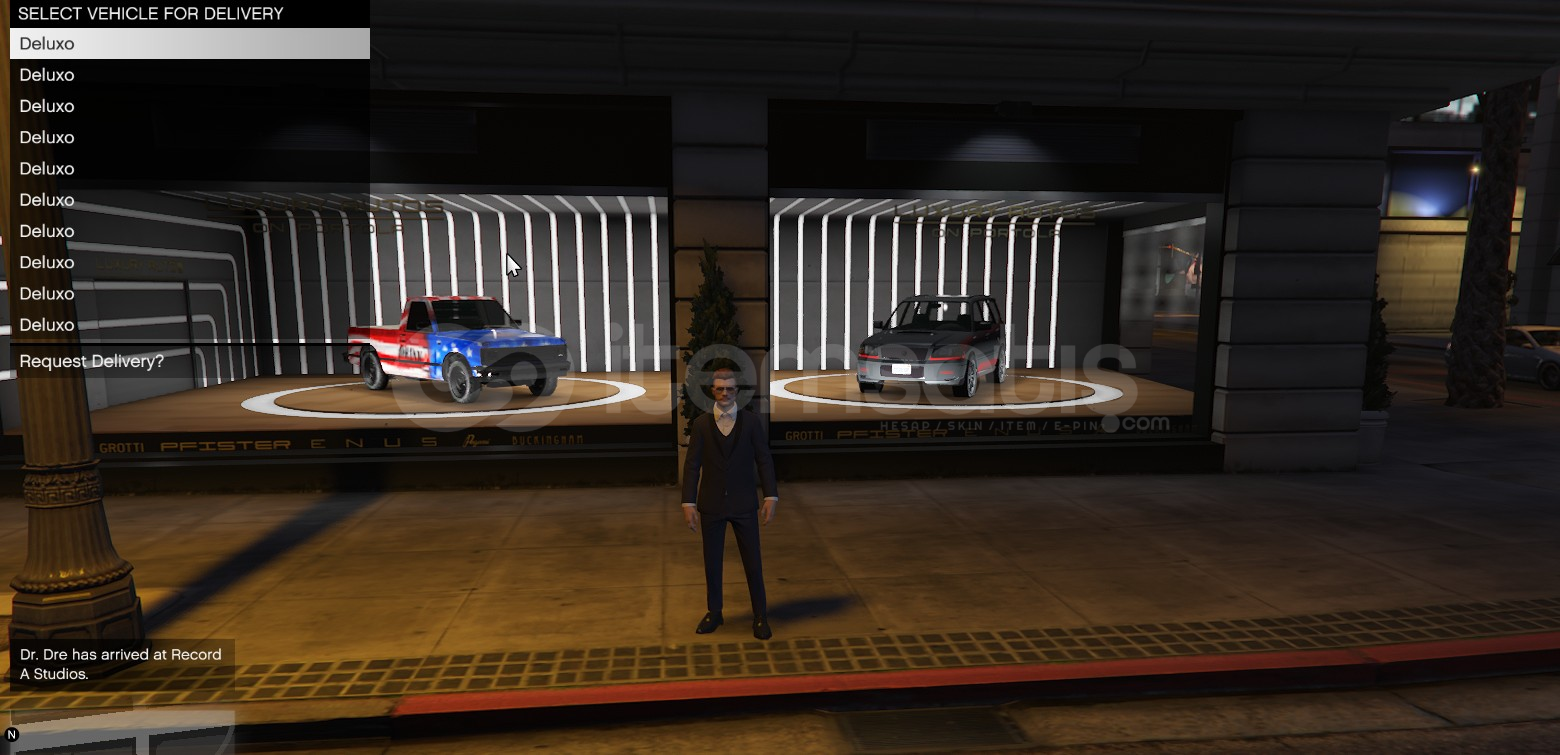Click the PFISTER dealership signage below the showroom
This screenshot has width=1560, height=755.
click(x=230, y=441)
